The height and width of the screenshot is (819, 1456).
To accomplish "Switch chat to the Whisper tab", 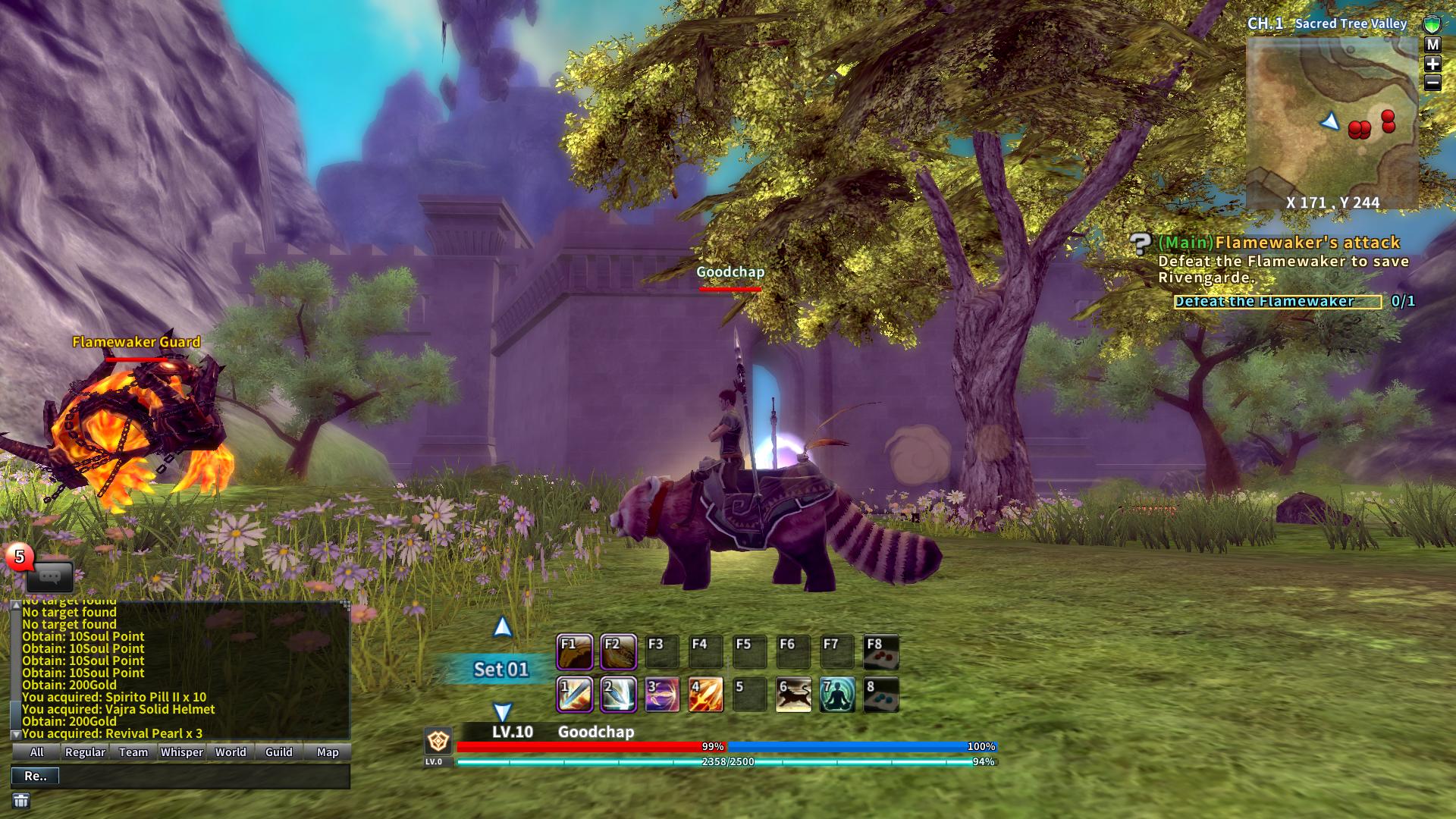I will coord(182,752).
